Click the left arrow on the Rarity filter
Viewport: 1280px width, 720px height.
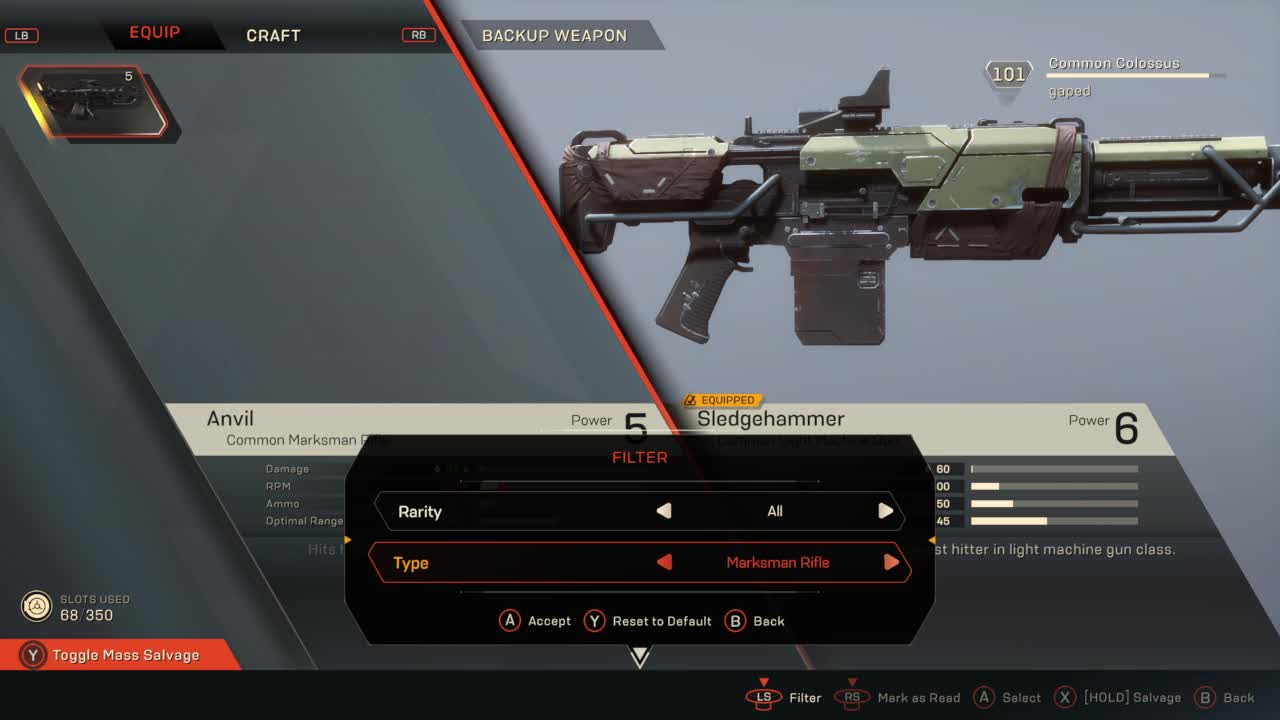pyautogui.click(x=664, y=511)
